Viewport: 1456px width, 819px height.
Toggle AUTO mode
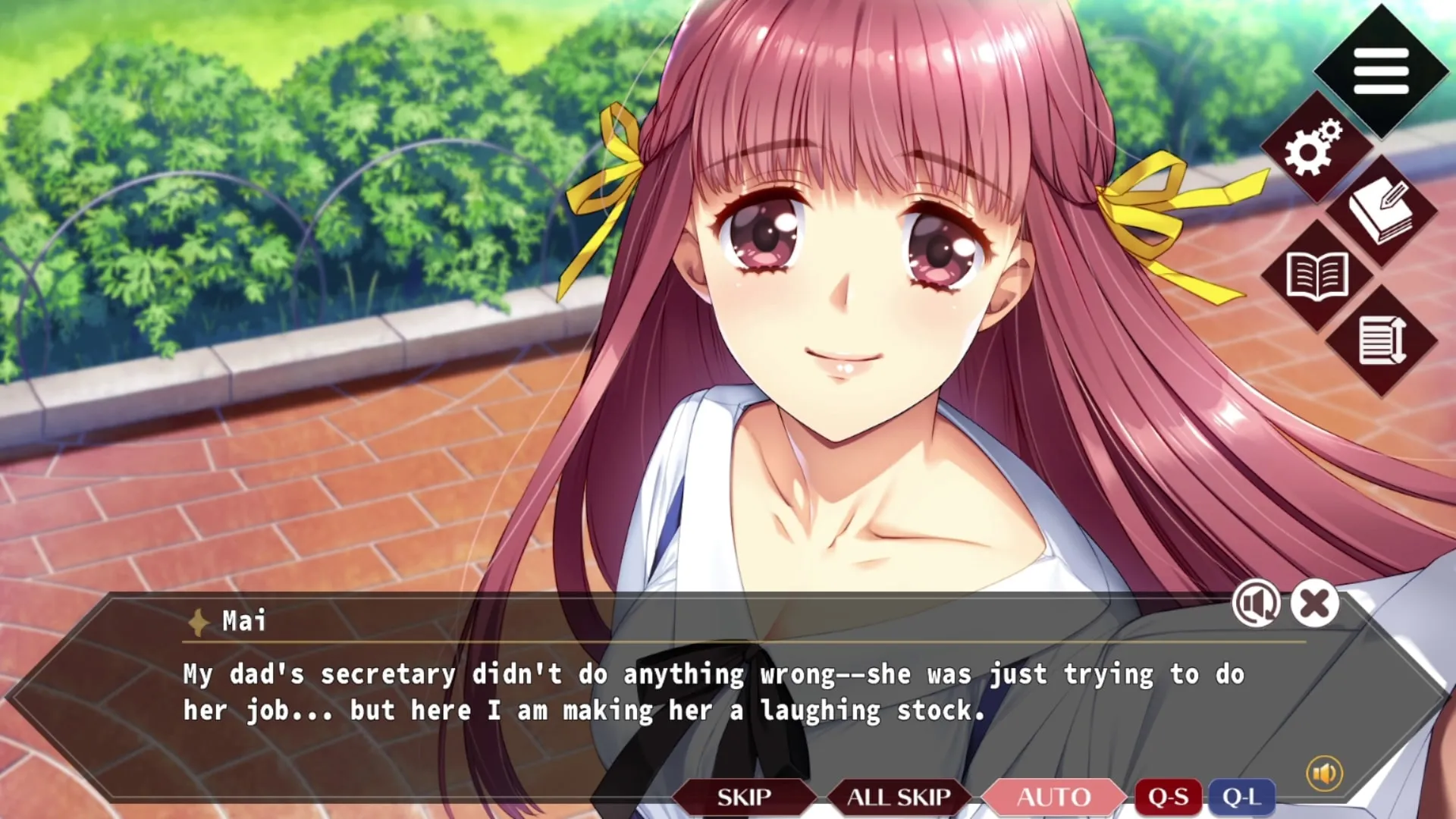click(x=1053, y=797)
